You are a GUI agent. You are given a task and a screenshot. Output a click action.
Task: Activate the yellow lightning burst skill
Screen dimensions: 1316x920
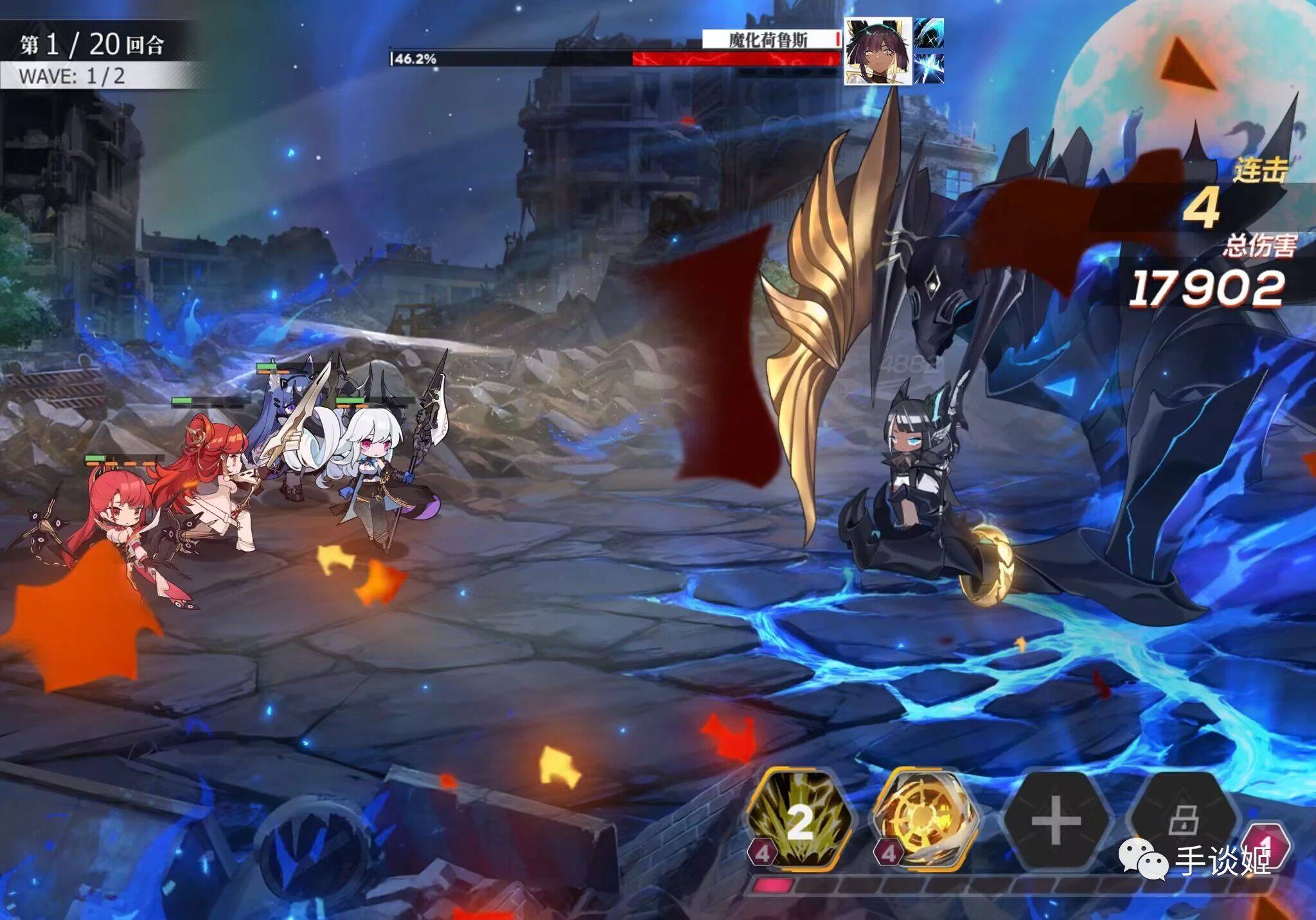(x=799, y=820)
